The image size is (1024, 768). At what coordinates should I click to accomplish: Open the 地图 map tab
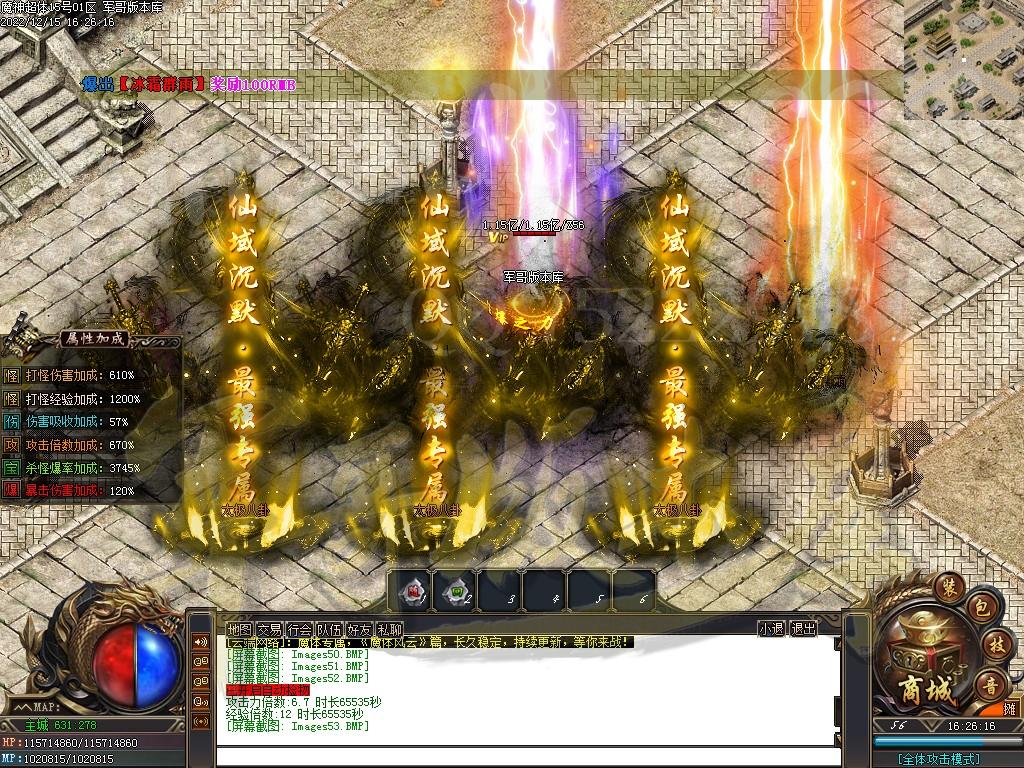tap(239, 629)
